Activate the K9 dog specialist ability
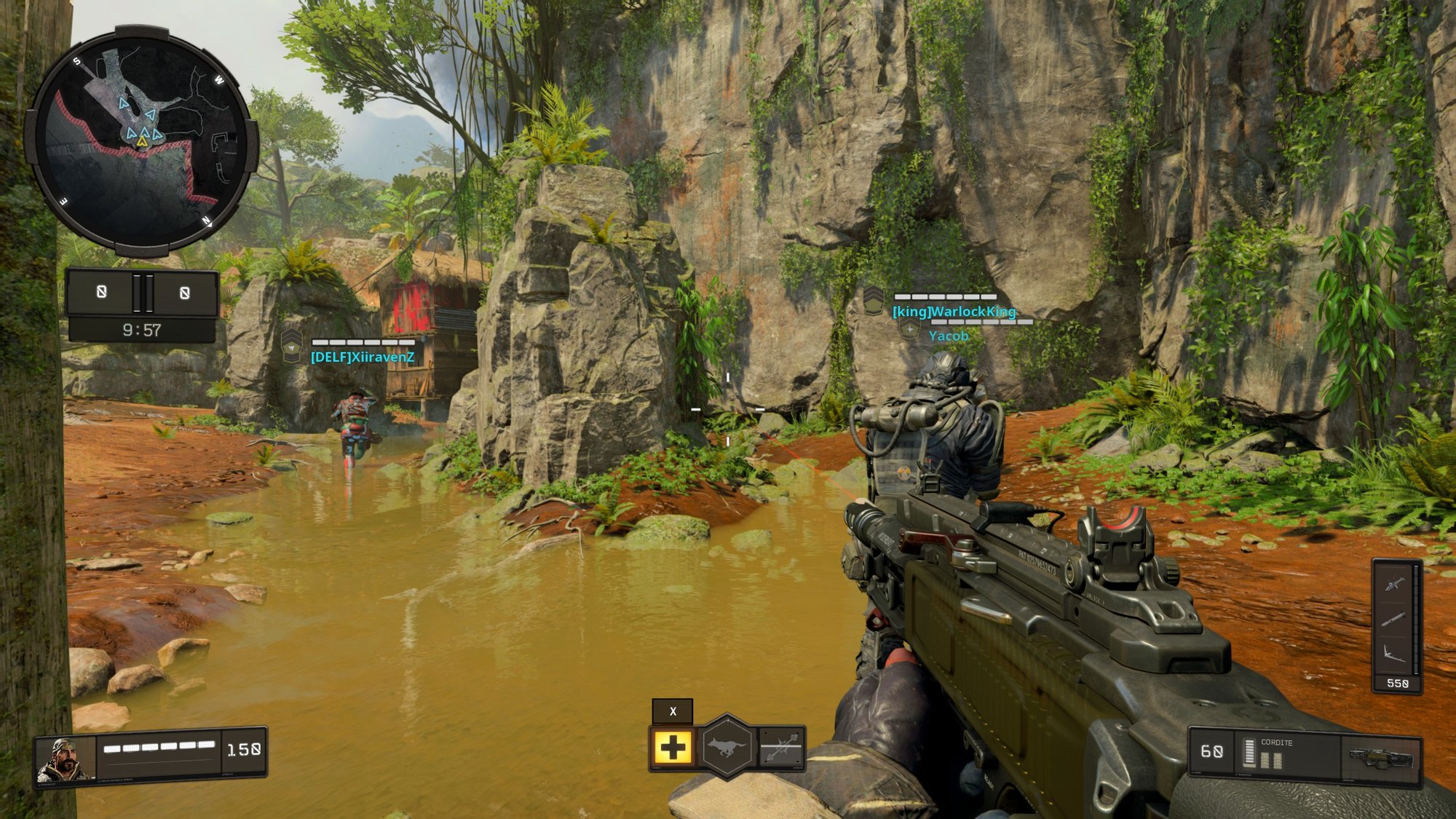The height and width of the screenshot is (819, 1456). pos(727,747)
